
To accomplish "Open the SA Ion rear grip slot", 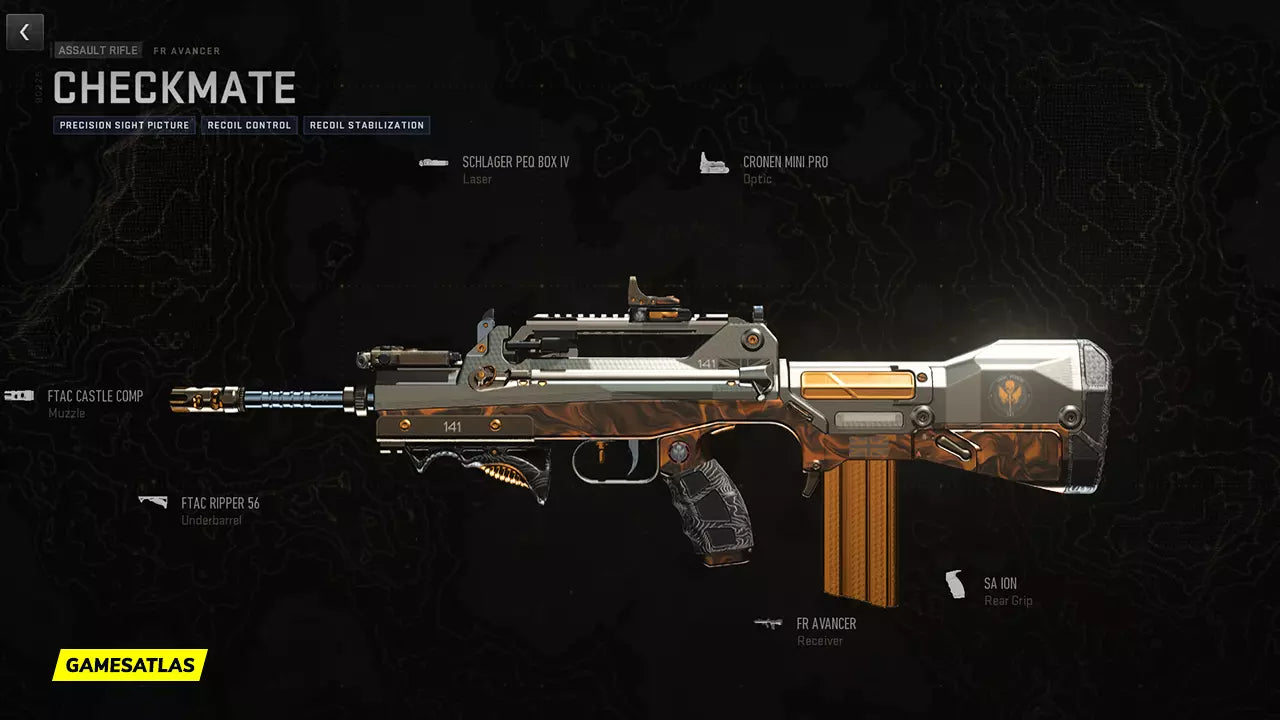I will click(x=999, y=584).
